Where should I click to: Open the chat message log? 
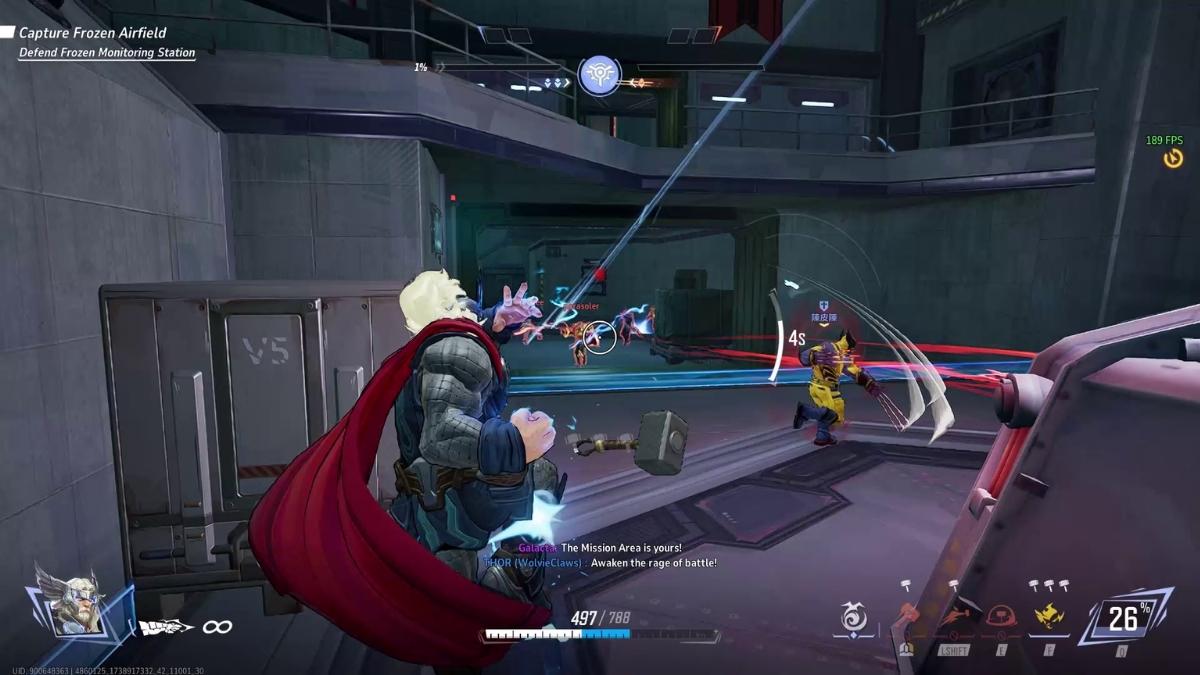(598, 555)
